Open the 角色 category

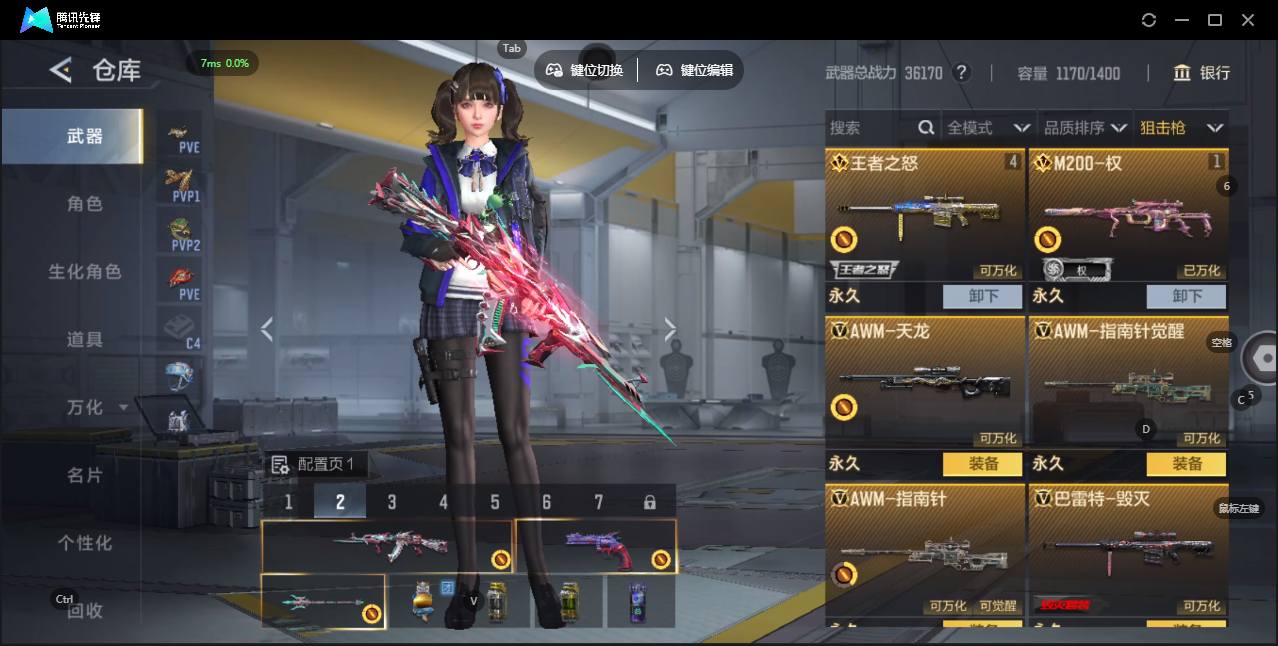tap(85, 204)
